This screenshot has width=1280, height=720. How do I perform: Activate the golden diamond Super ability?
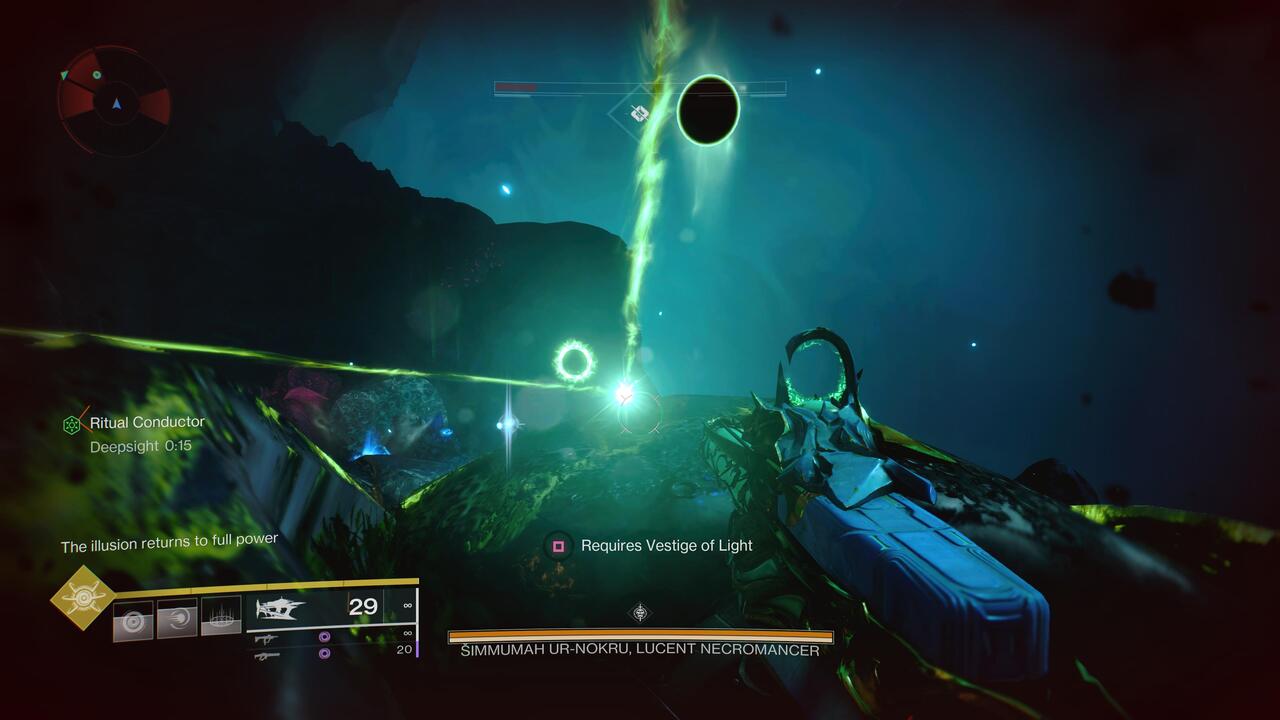tap(83, 598)
